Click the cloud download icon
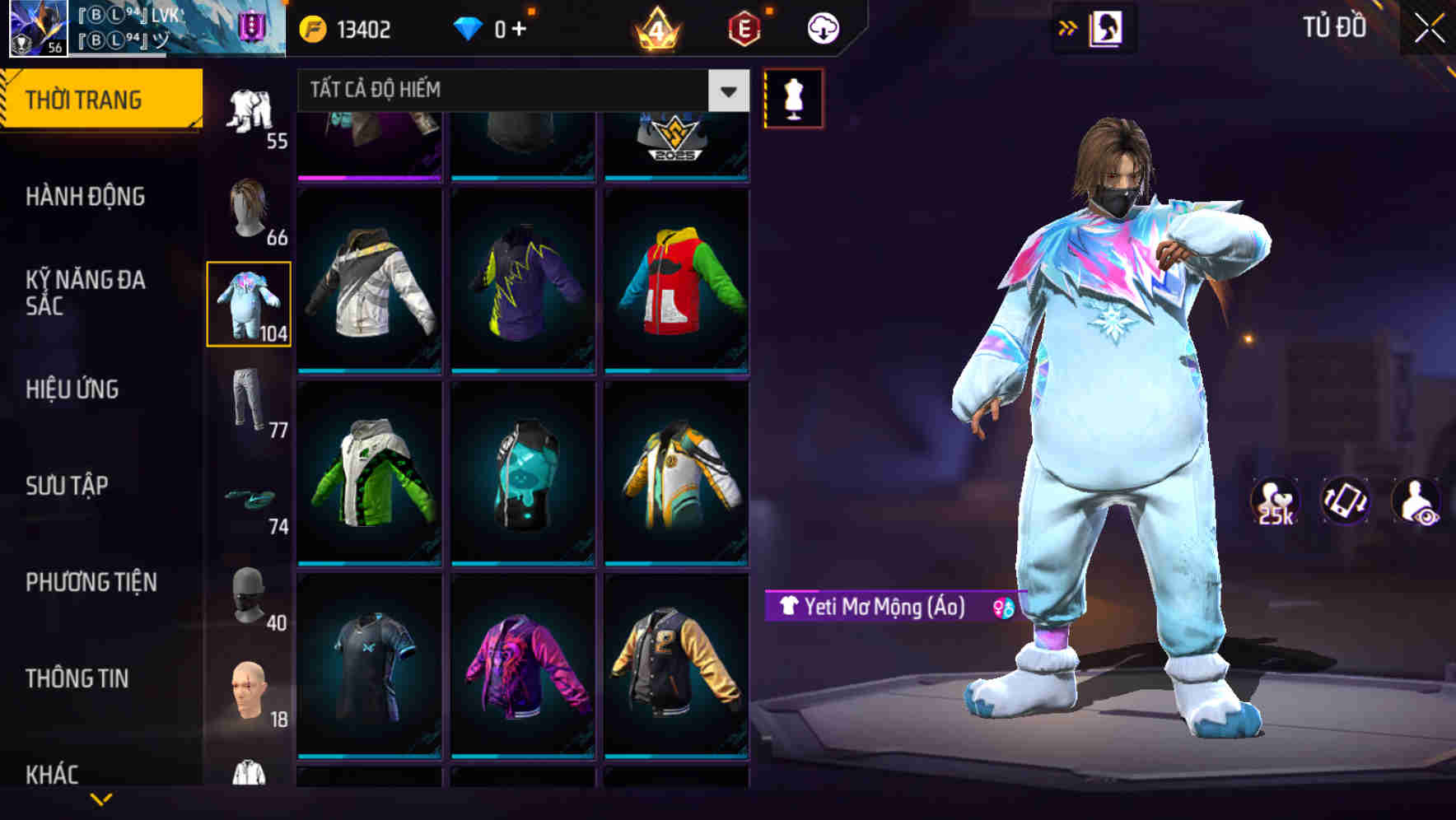1456x820 pixels. [x=822, y=27]
